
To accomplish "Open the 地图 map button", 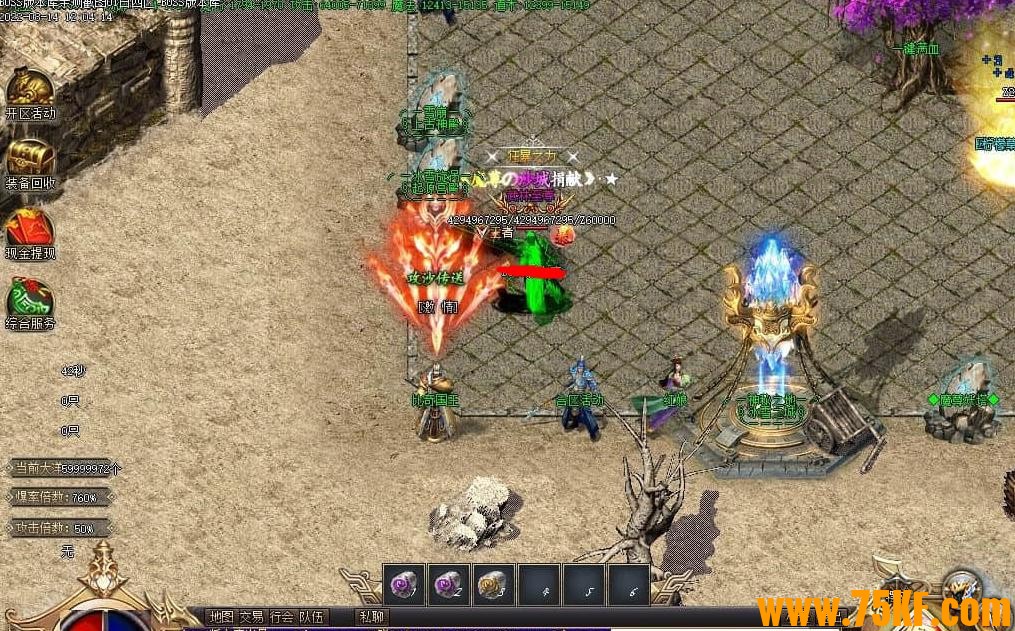I will click(221, 617).
